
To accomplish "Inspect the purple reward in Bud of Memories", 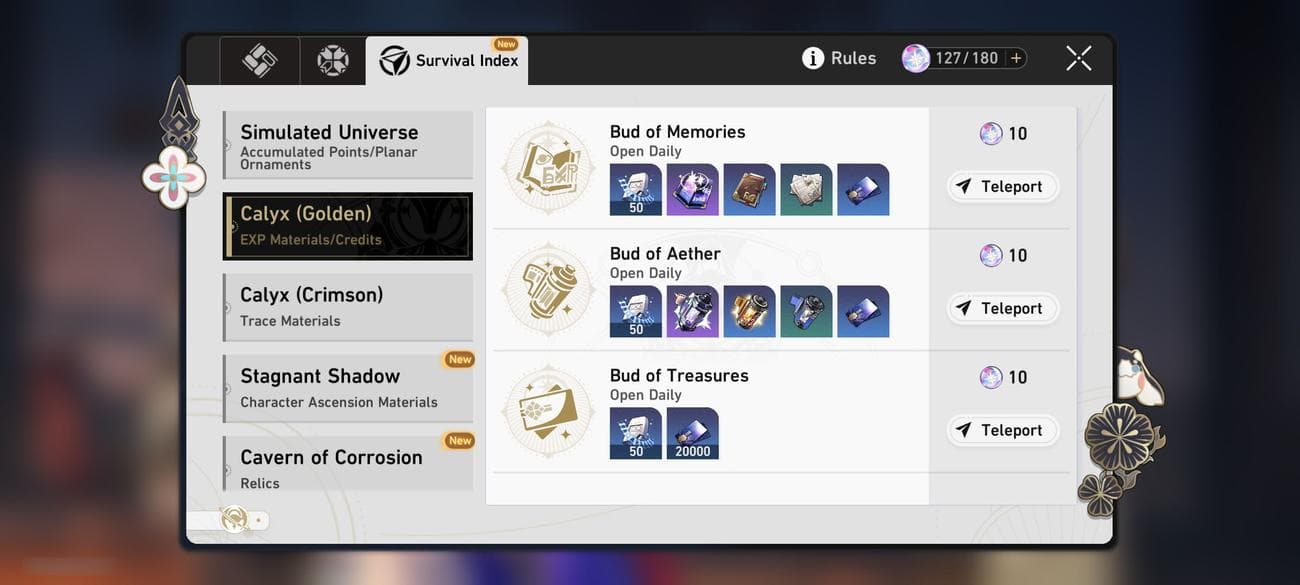I will (x=692, y=189).
